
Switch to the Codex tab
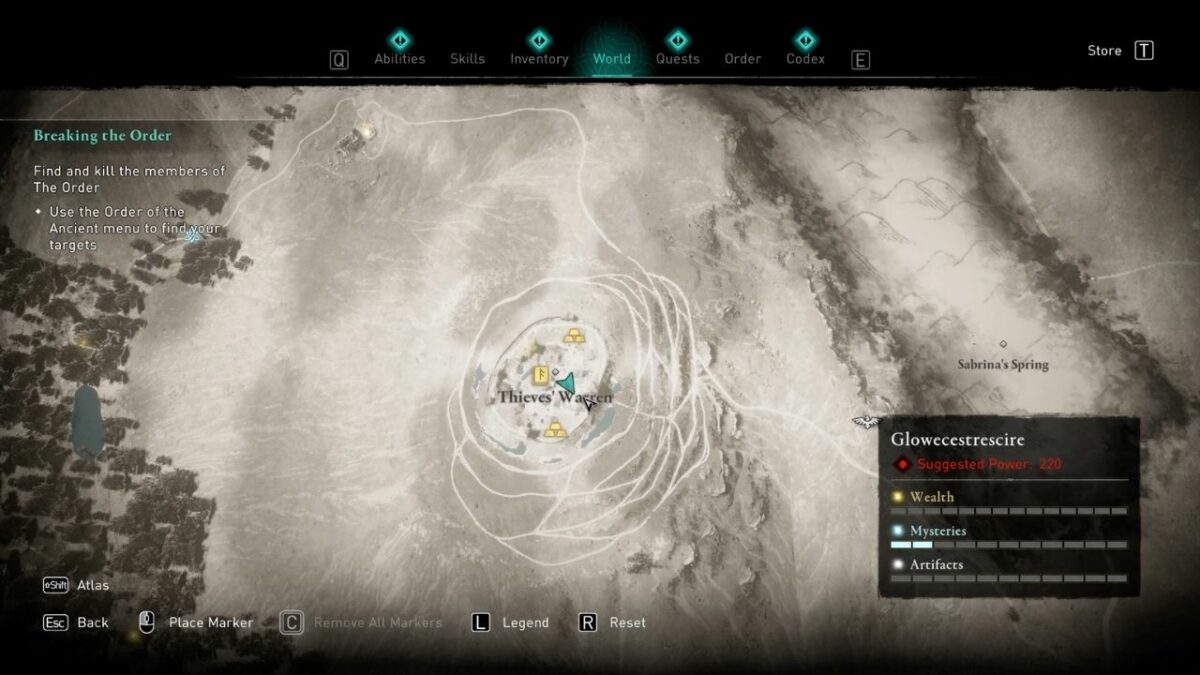805,58
